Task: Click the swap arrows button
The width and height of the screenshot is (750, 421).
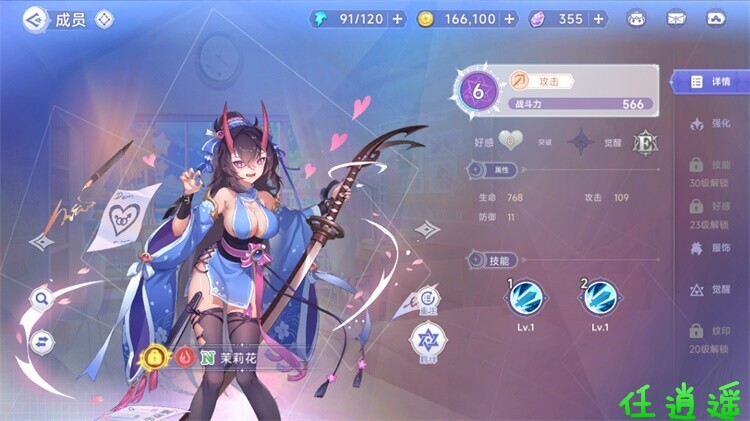Action: coord(42,342)
